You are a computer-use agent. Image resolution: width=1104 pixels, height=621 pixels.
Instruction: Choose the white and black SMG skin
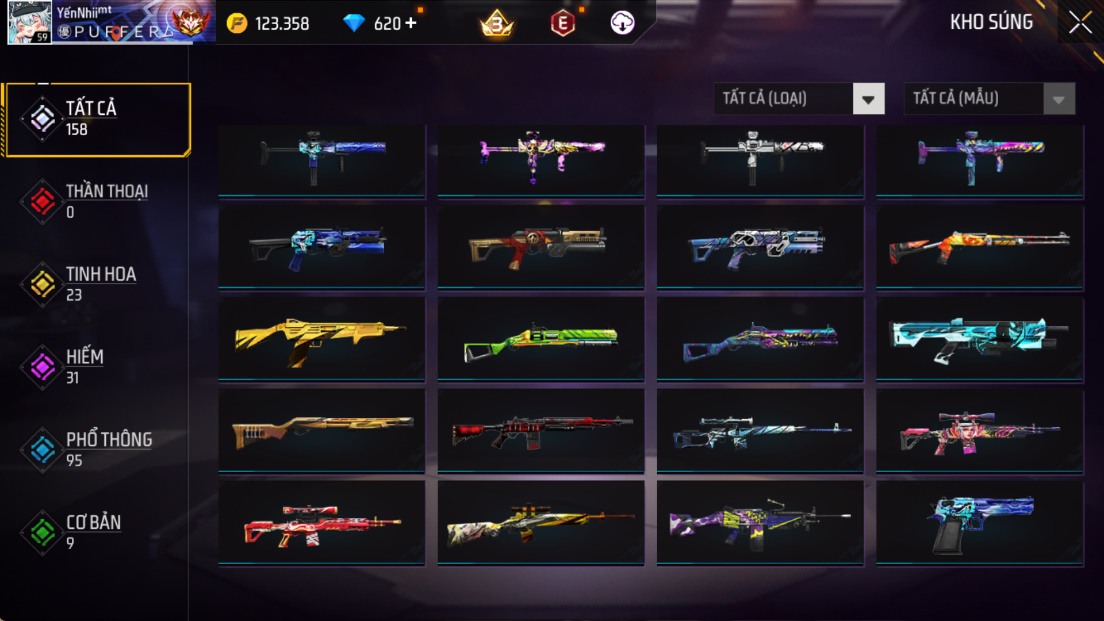pyautogui.click(x=760, y=157)
